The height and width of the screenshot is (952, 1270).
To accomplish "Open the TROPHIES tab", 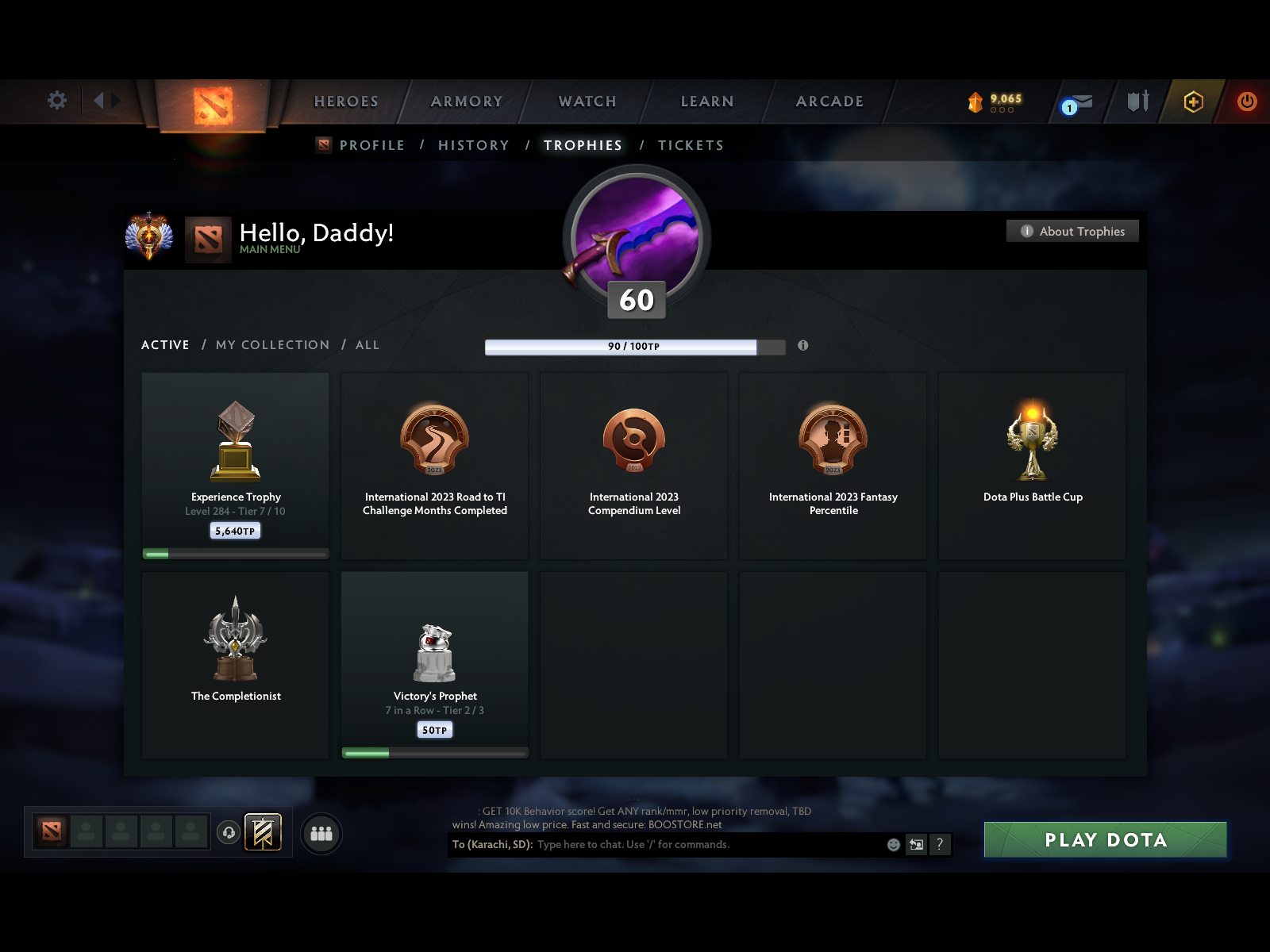I will point(583,145).
